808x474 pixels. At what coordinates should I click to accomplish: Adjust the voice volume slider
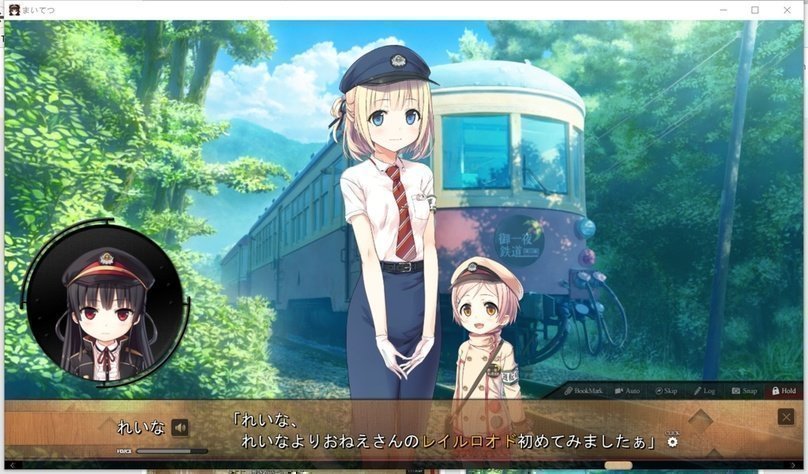pyautogui.click(x=170, y=451)
